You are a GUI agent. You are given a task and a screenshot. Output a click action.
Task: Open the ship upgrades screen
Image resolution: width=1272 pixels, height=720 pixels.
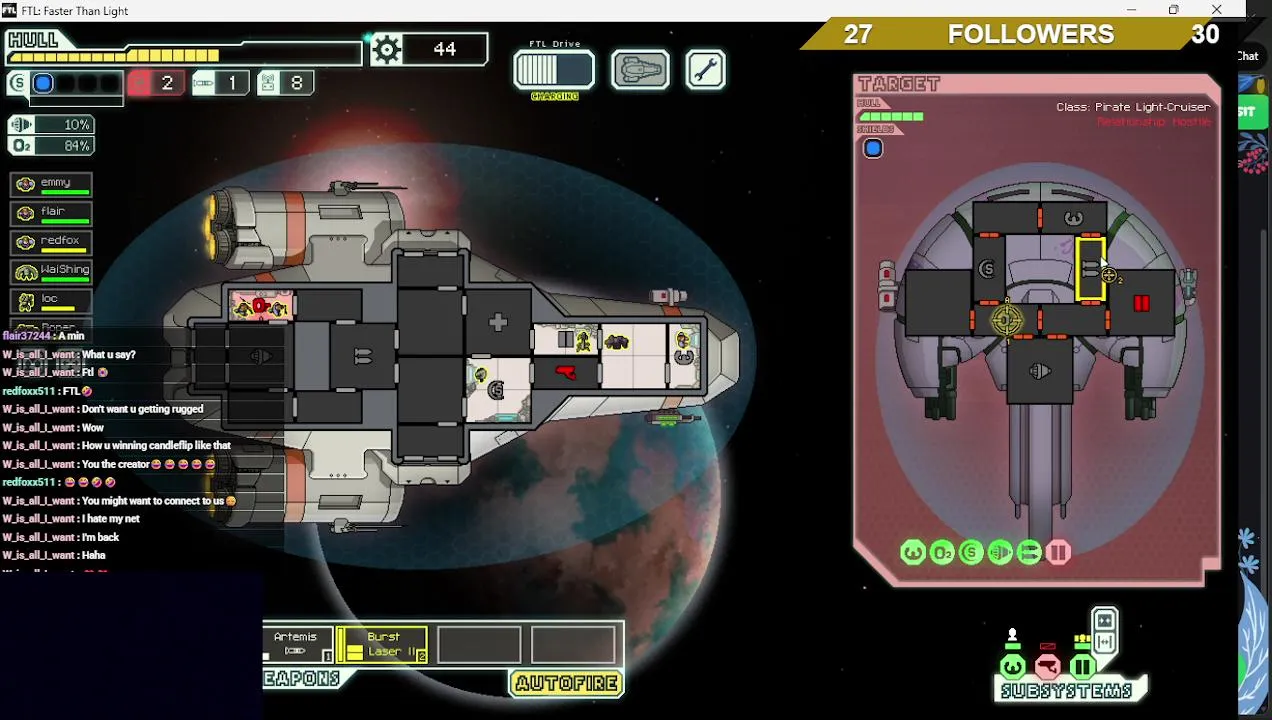pyautogui.click(x=640, y=70)
